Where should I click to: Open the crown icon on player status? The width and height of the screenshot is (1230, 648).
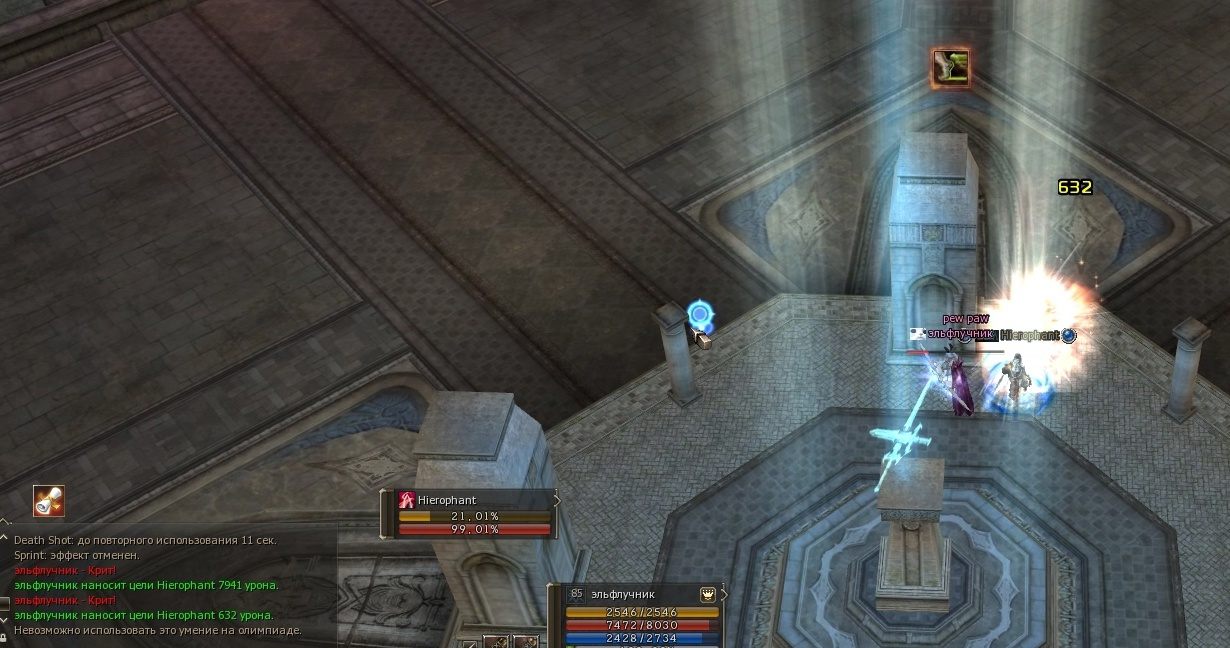point(708,593)
